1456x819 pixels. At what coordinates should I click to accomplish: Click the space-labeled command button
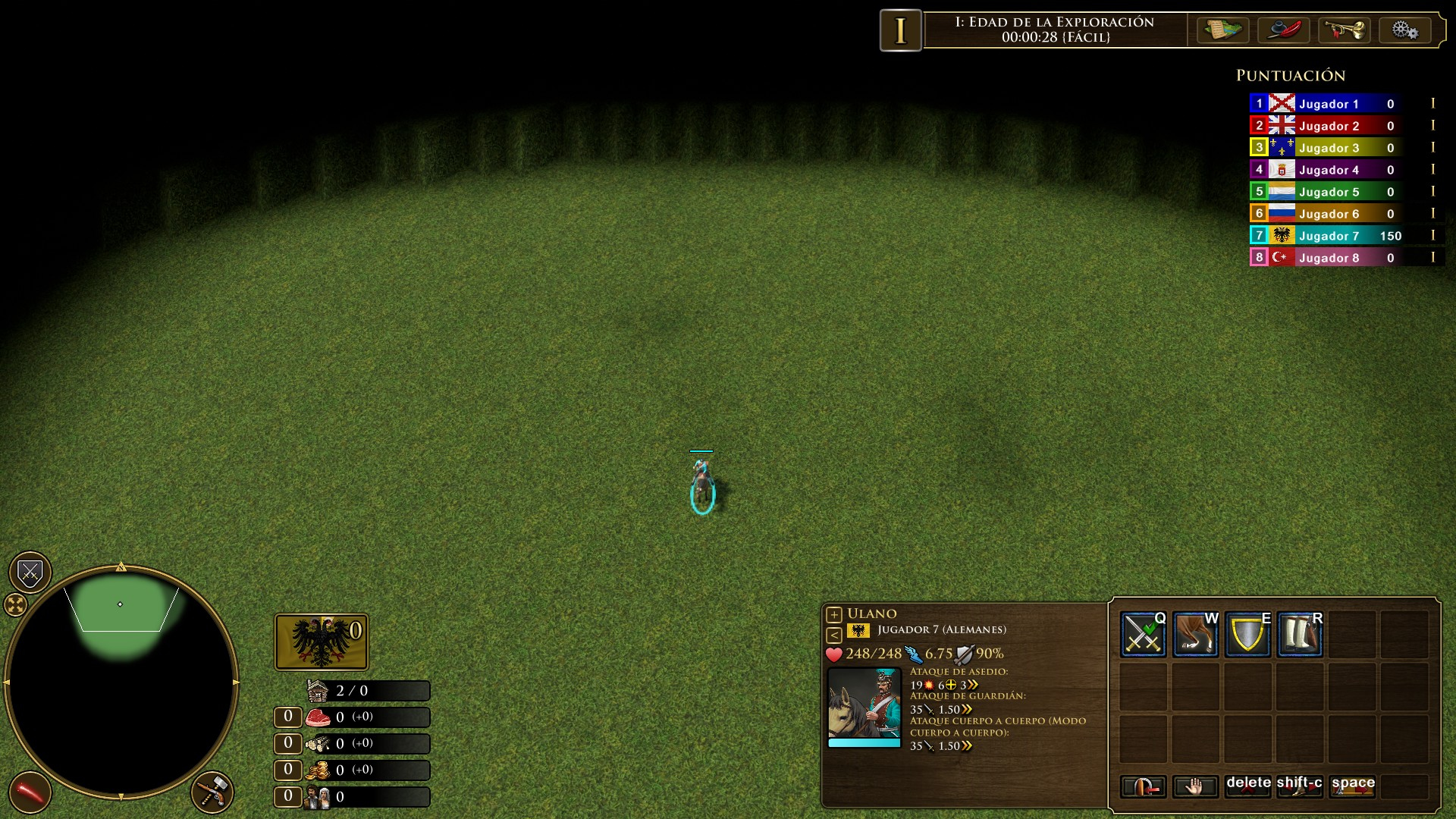pos(1352,787)
